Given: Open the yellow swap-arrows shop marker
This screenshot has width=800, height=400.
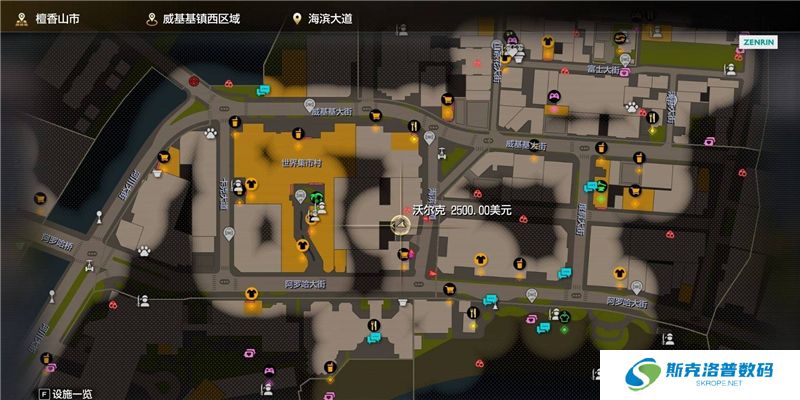Looking at the screenshot, I should click(x=618, y=38).
